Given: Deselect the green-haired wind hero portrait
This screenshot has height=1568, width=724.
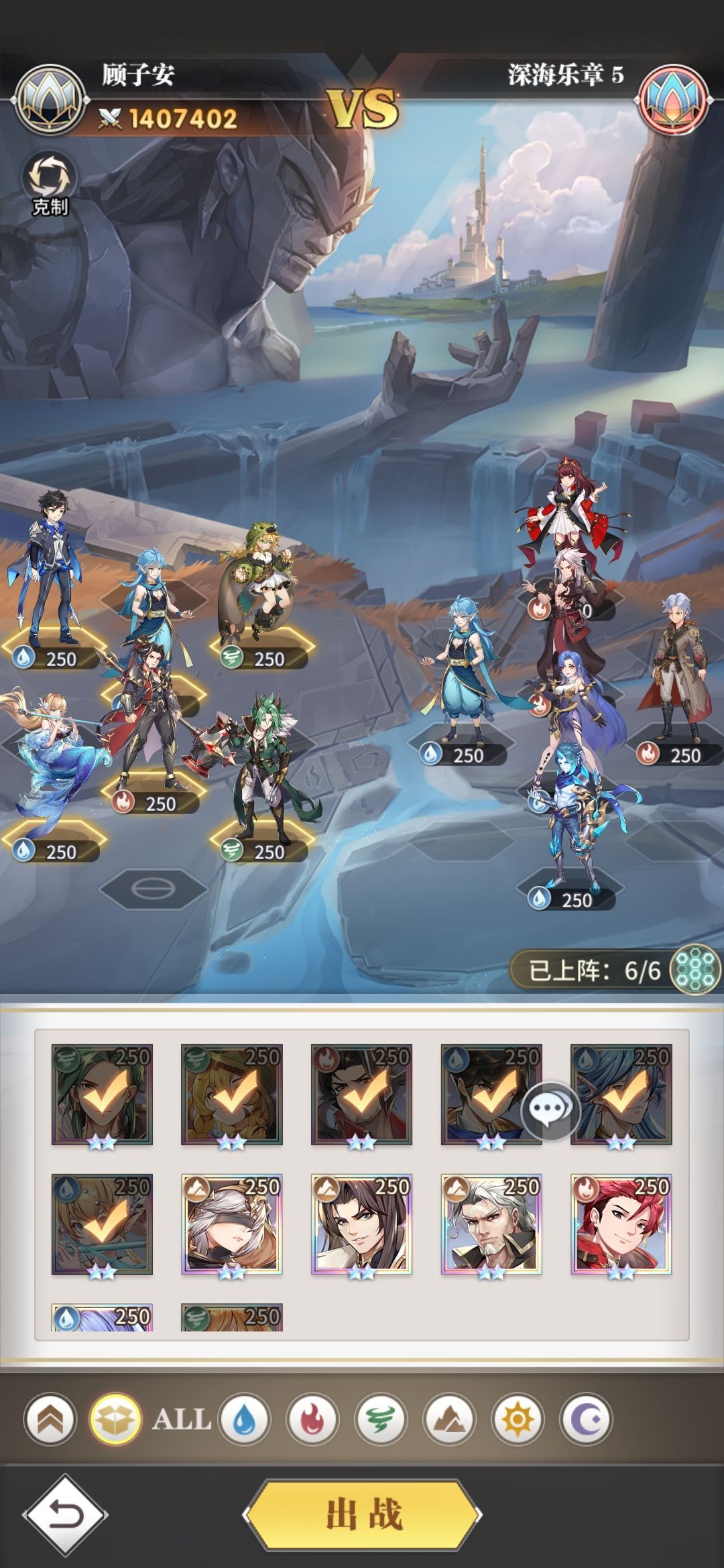Looking at the screenshot, I should click(102, 1094).
